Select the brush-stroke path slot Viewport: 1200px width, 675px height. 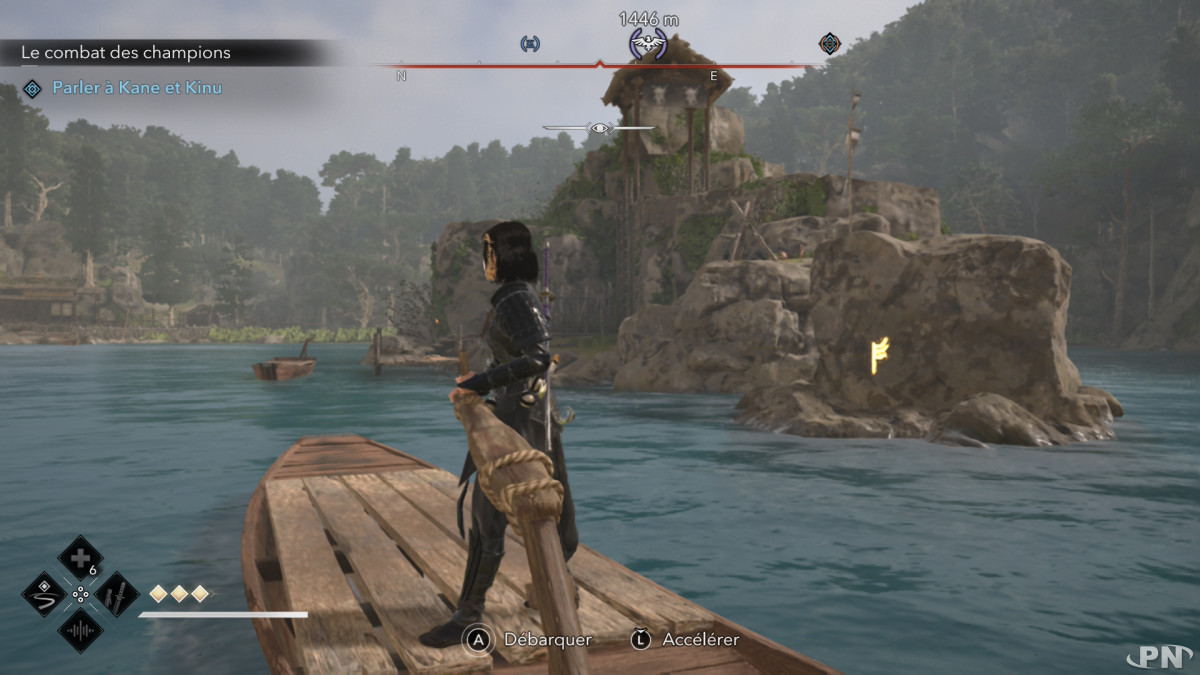coord(44,593)
